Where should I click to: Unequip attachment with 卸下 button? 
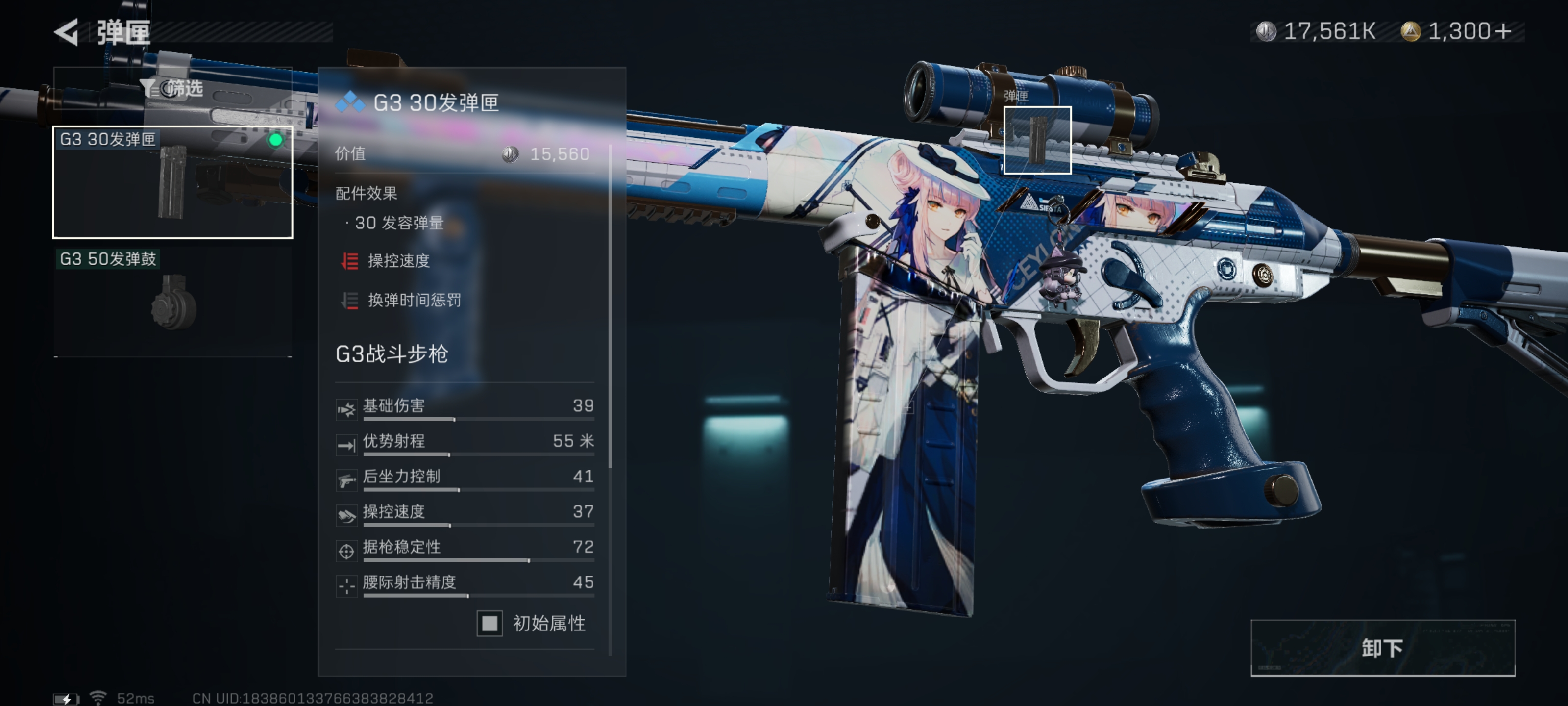pos(1382,648)
